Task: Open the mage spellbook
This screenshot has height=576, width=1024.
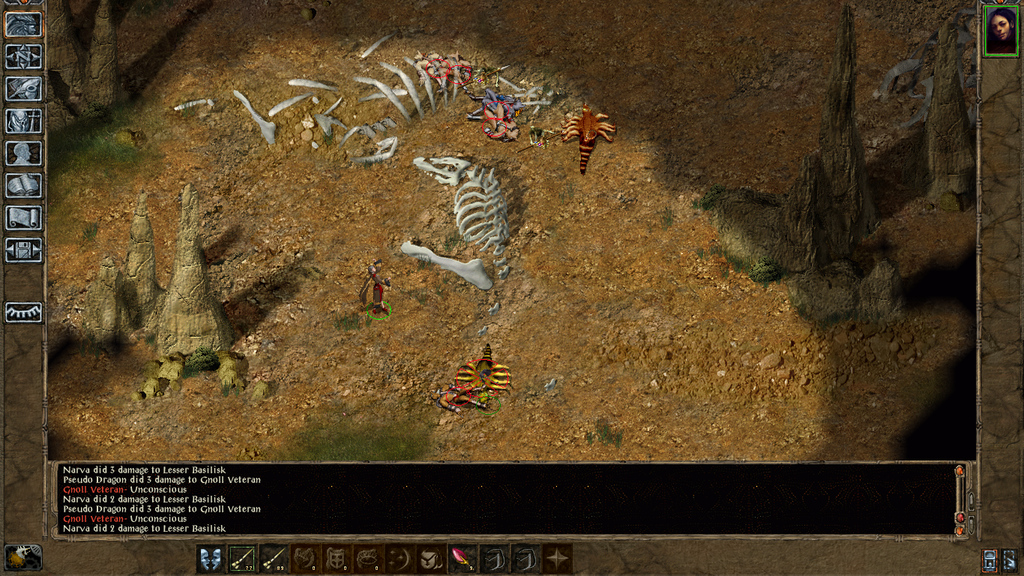Action: [23, 185]
